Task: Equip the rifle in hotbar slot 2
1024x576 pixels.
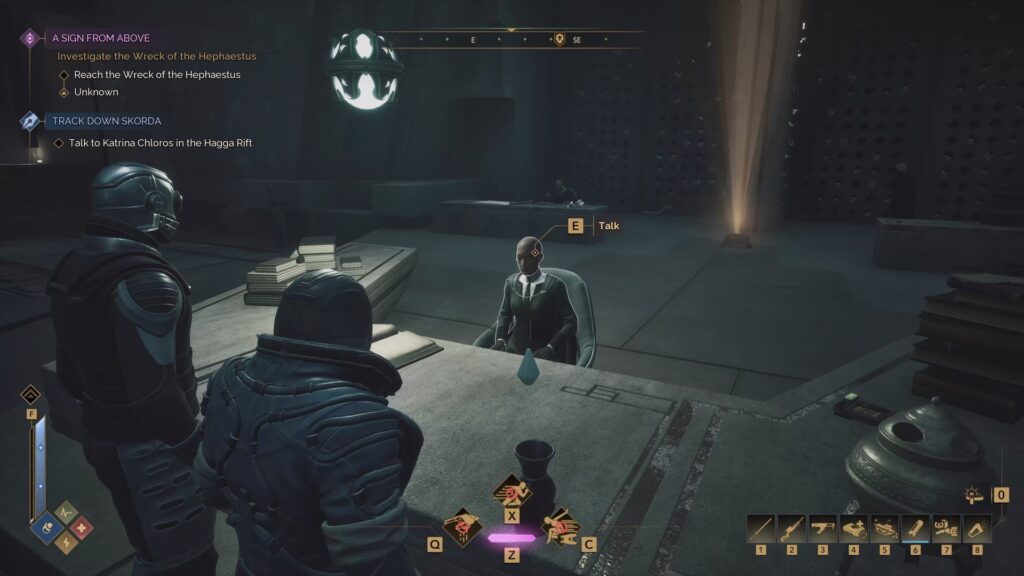Action: point(792,528)
